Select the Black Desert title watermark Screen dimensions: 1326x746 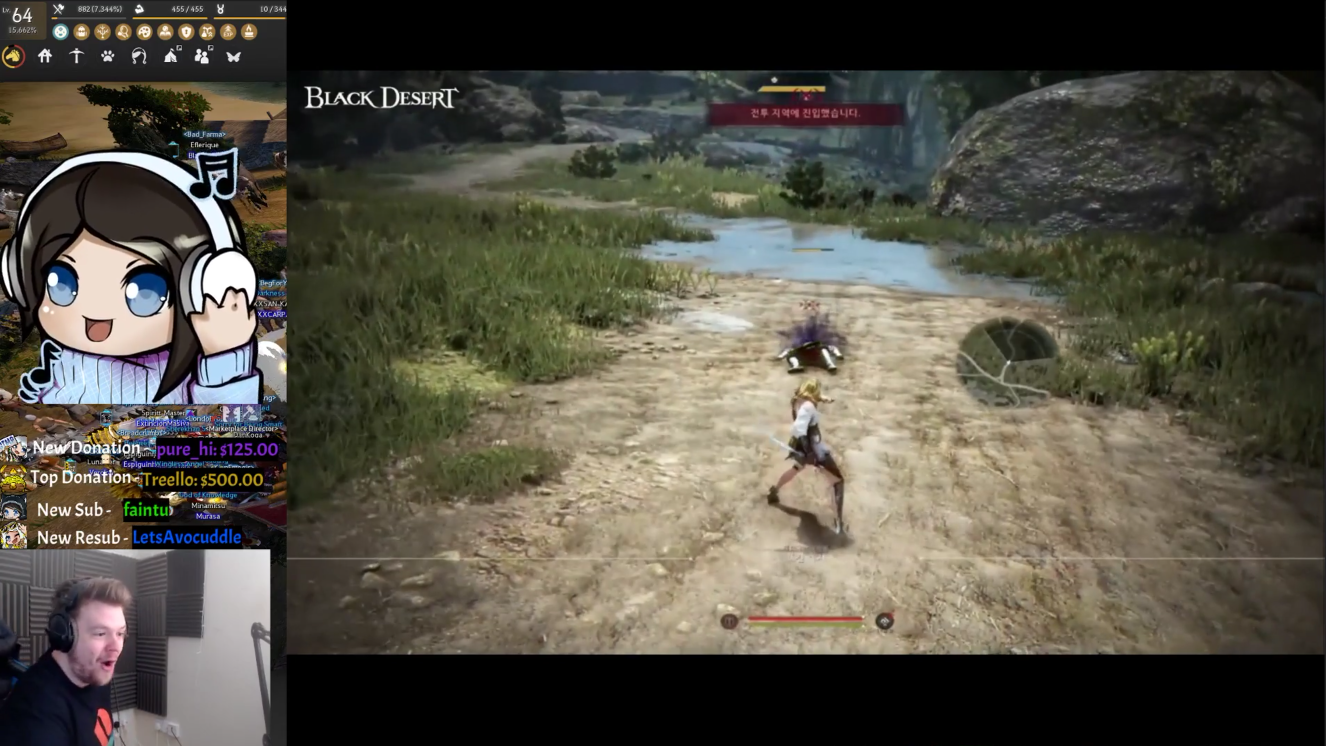tap(380, 98)
